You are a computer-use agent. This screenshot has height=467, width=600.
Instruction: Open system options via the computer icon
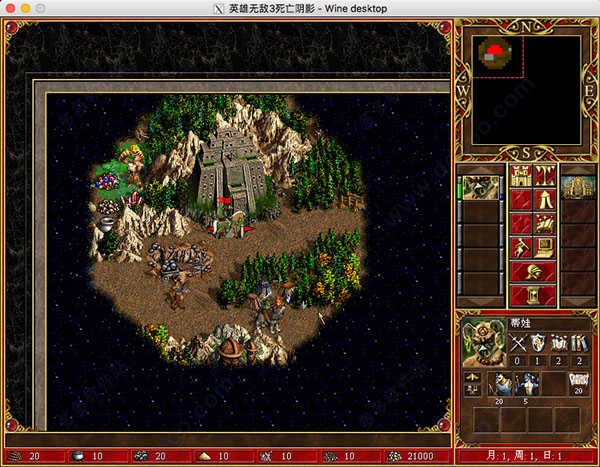(x=546, y=248)
